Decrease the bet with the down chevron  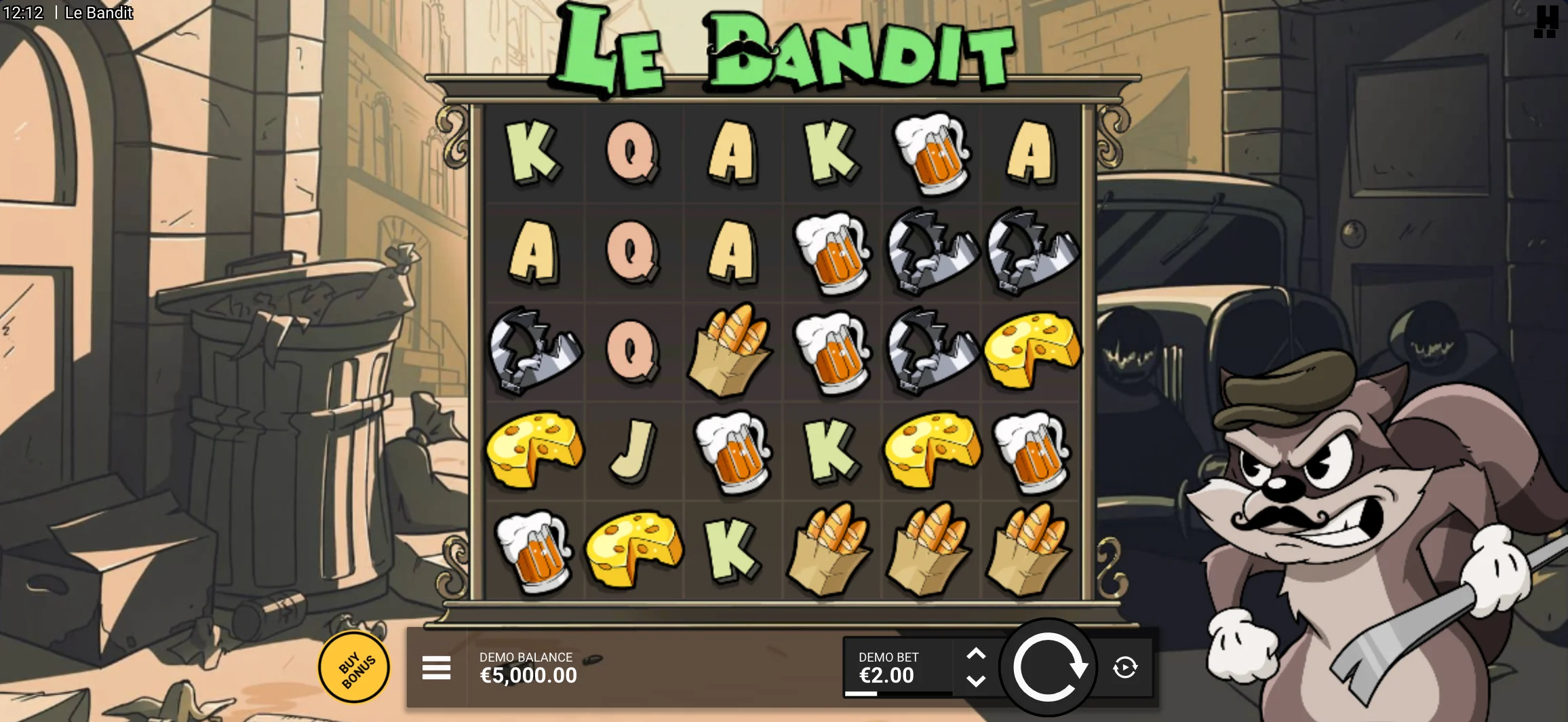[977, 682]
